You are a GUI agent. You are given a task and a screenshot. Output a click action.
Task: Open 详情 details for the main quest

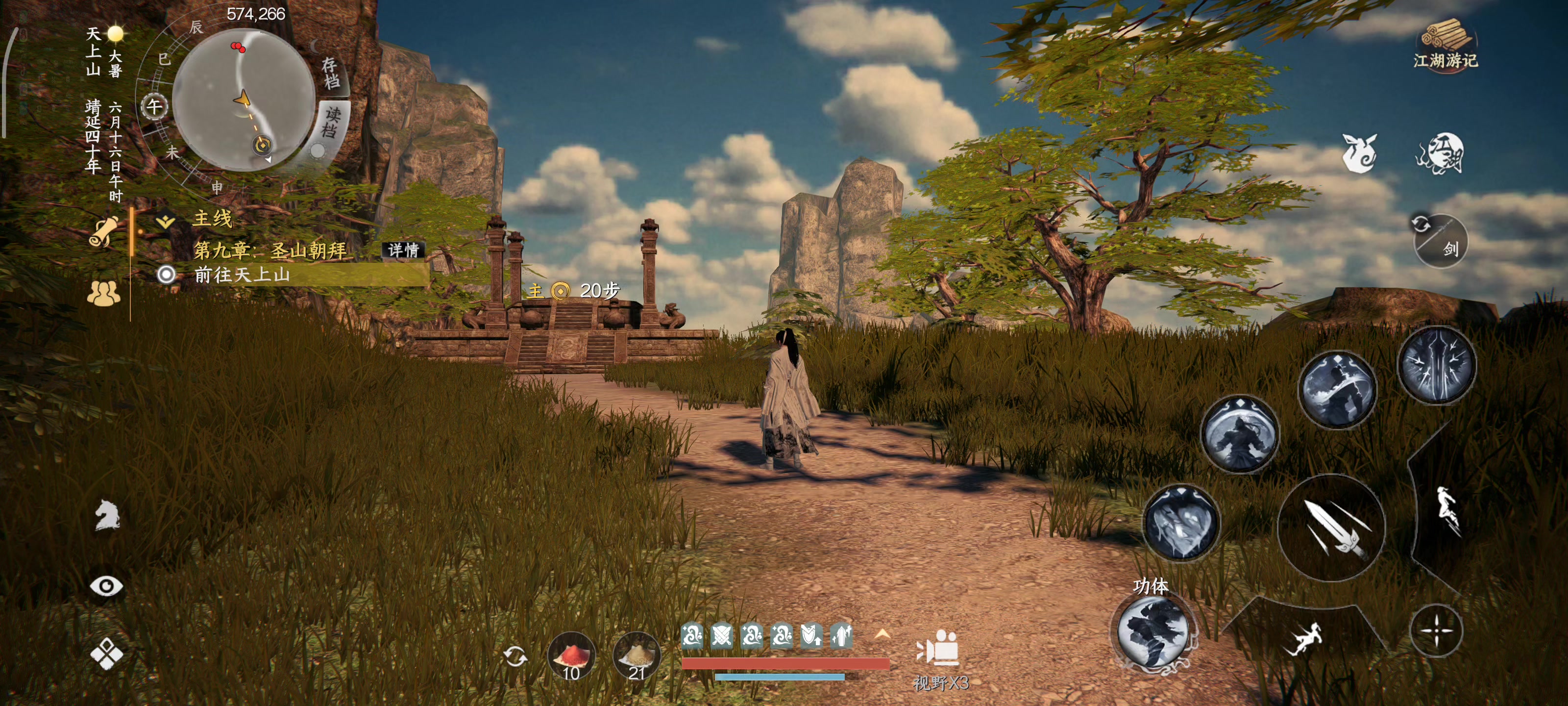pos(403,250)
